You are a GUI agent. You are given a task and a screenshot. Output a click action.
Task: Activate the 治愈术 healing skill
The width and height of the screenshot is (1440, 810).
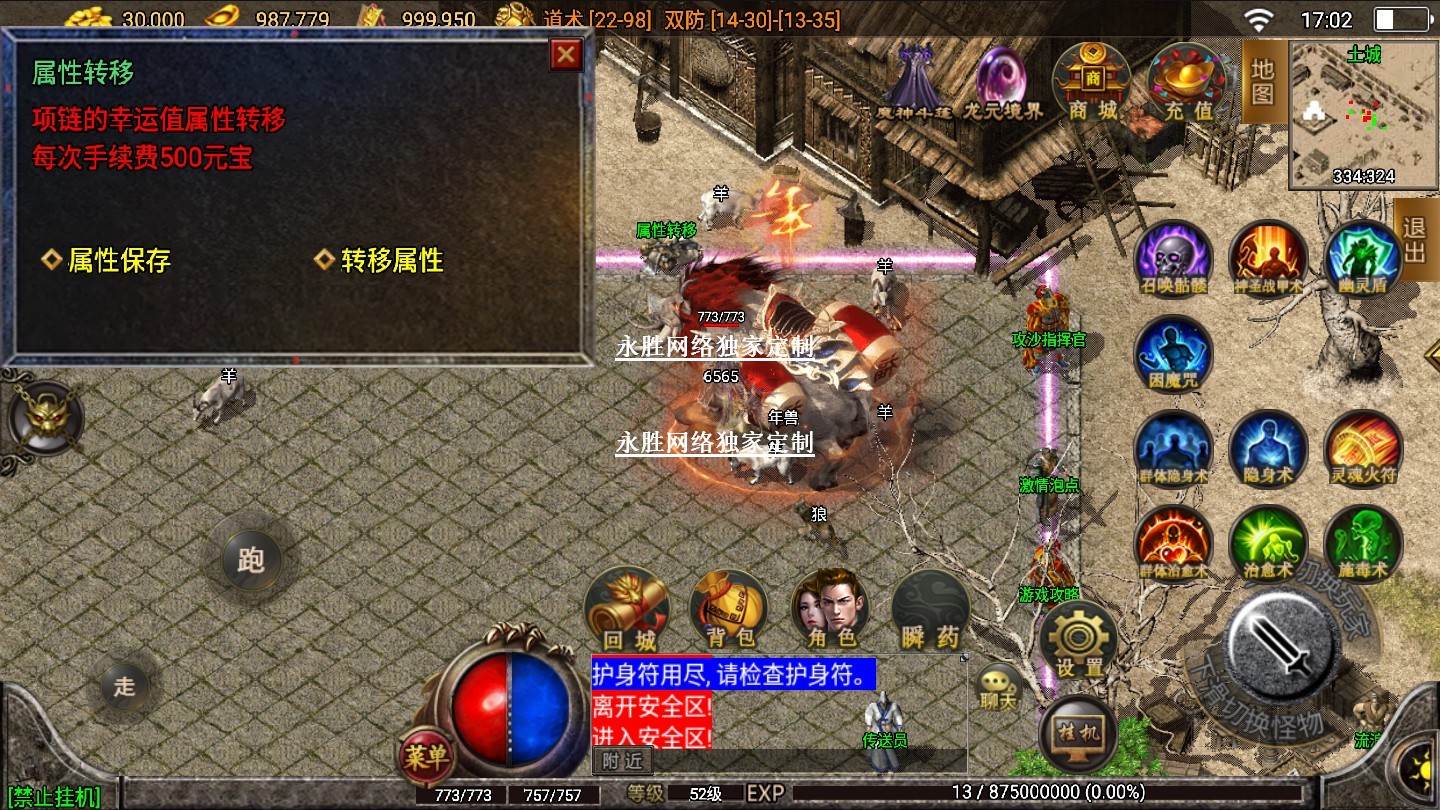point(1268,544)
